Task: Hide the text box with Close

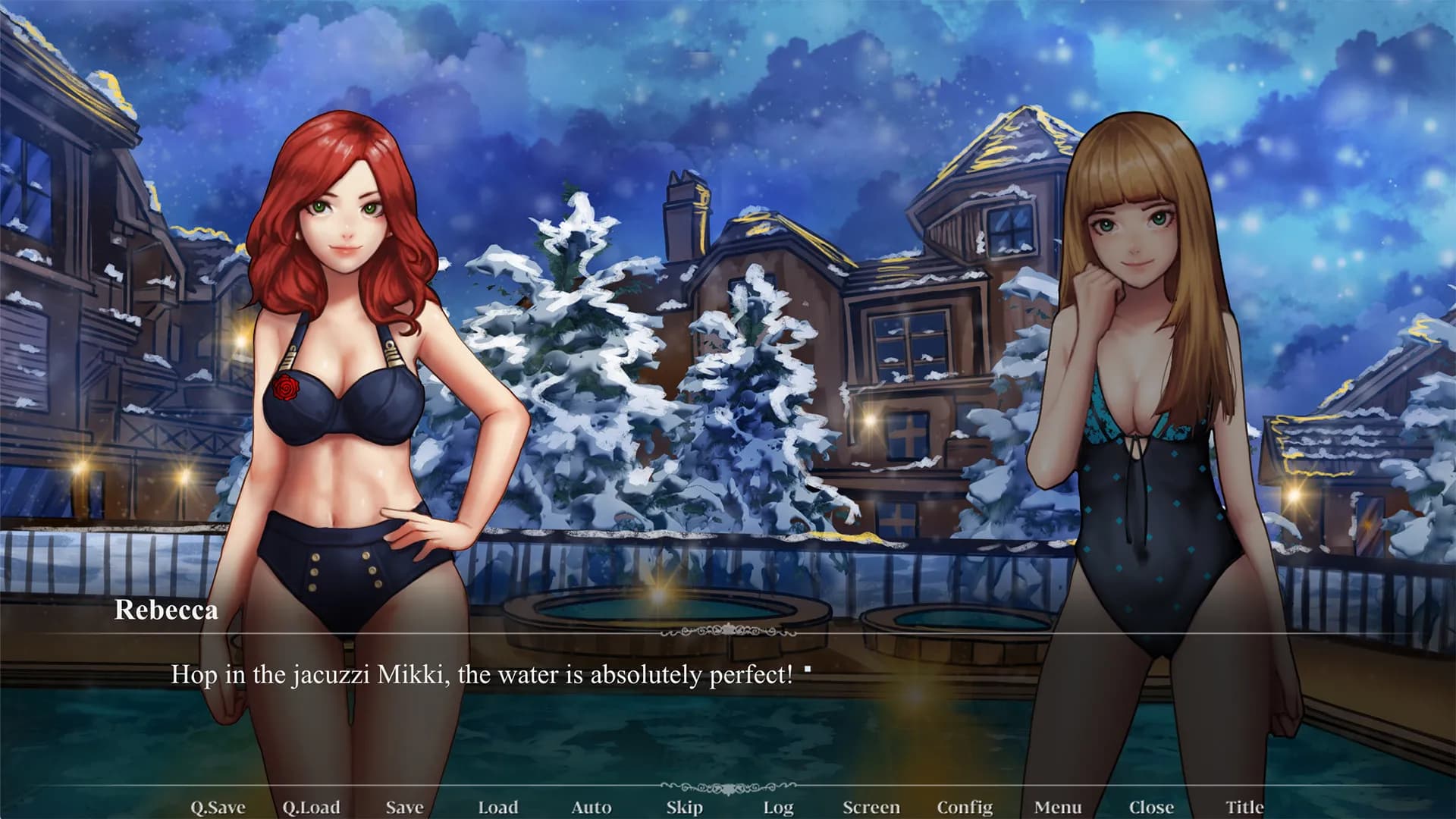Action: 1151,807
